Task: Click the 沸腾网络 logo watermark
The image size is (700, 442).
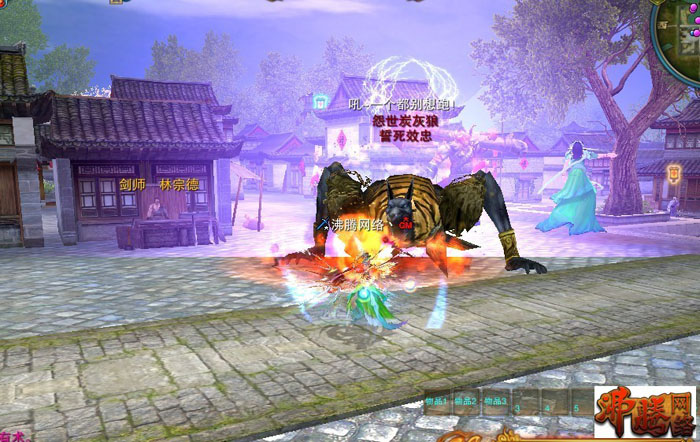Action: coord(645,412)
